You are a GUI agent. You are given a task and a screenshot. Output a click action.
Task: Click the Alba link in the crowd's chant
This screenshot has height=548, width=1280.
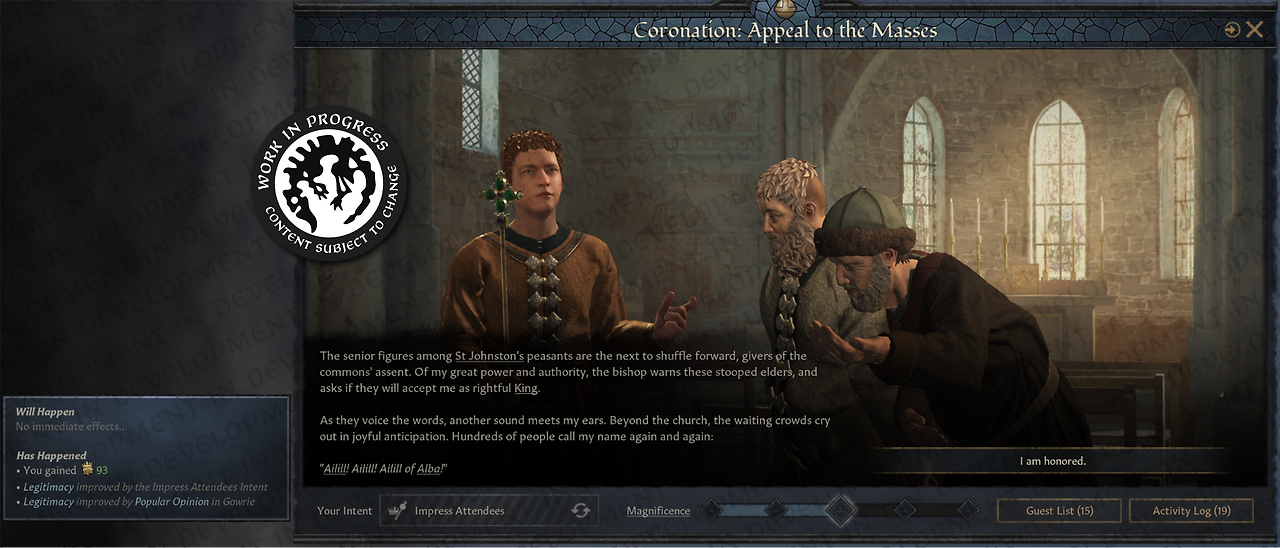429,469
